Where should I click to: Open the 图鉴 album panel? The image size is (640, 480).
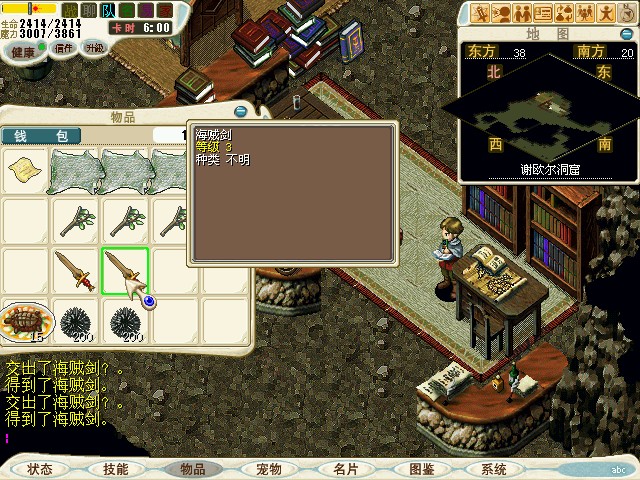[421, 469]
